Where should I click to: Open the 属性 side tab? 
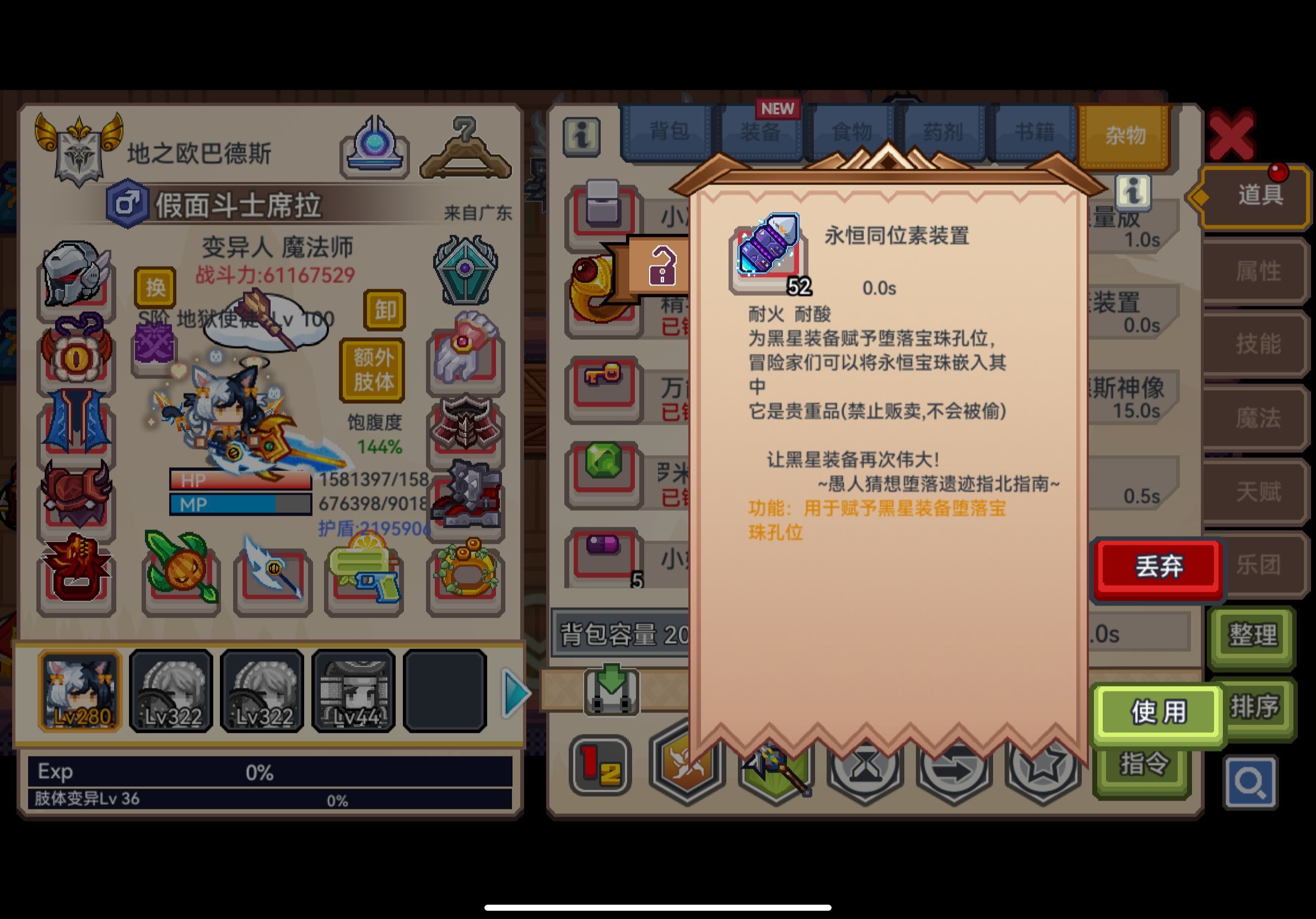(x=1256, y=272)
